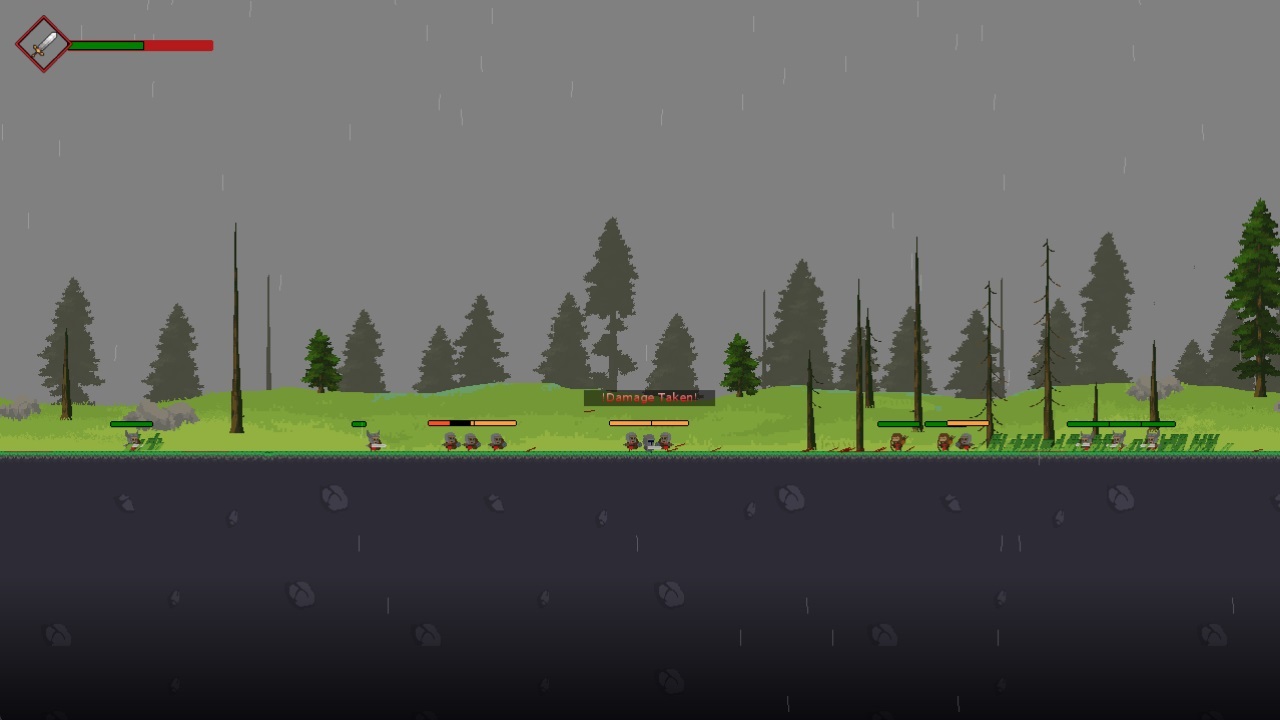
Task: Click the depleting orange health bar above the soldier trio
Action: click(470, 423)
